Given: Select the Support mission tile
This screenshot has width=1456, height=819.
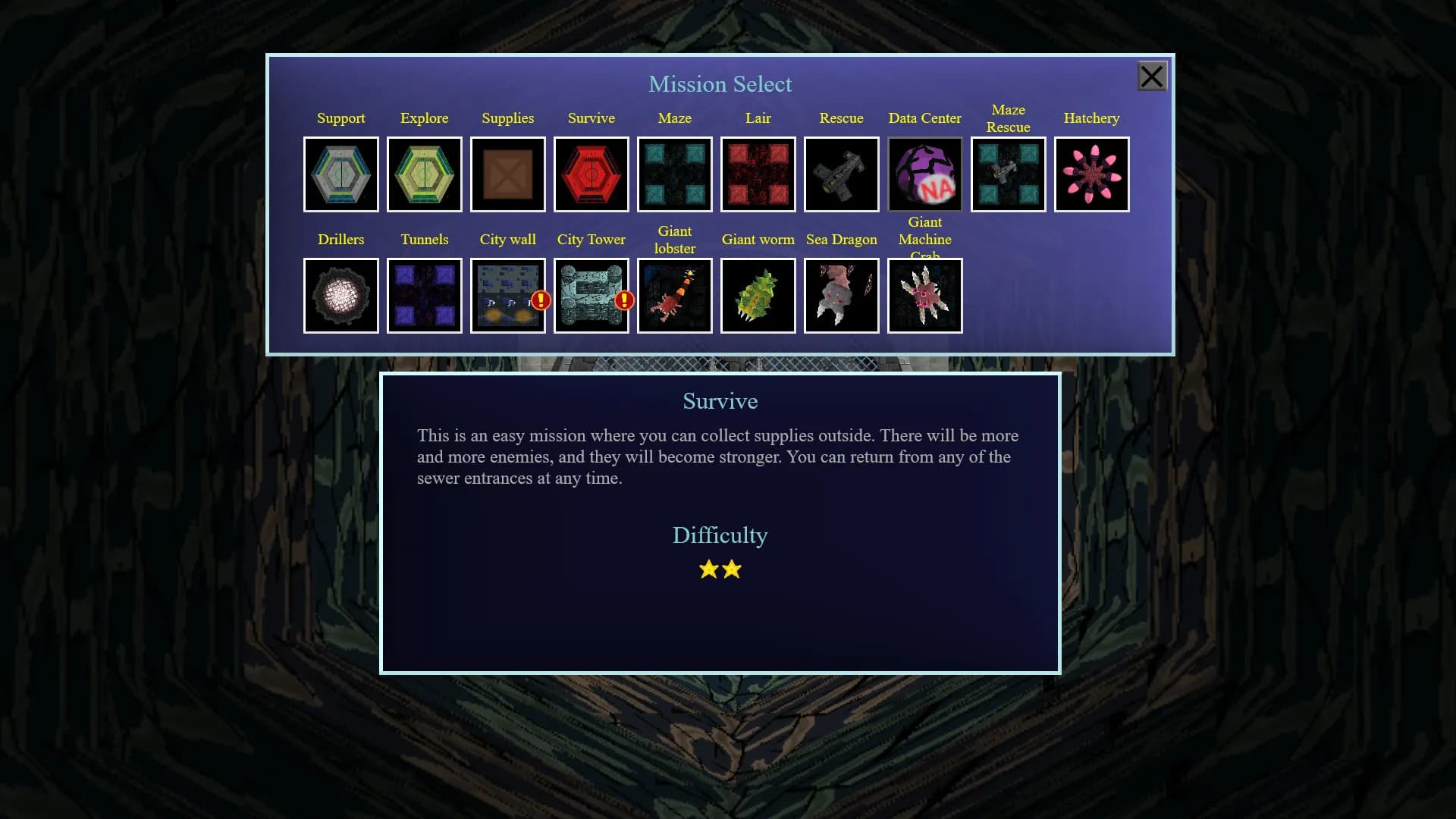Looking at the screenshot, I should [341, 174].
